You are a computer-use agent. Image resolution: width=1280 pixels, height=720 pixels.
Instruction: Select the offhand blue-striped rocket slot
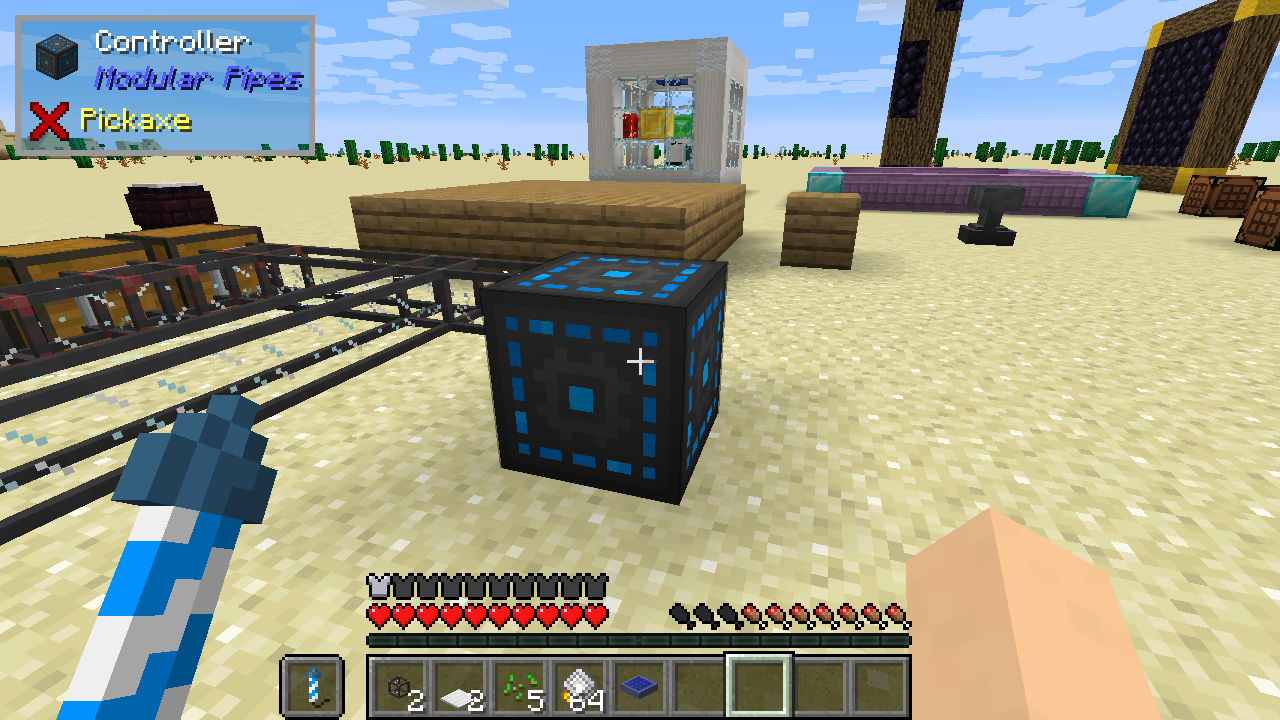(x=313, y=686)
